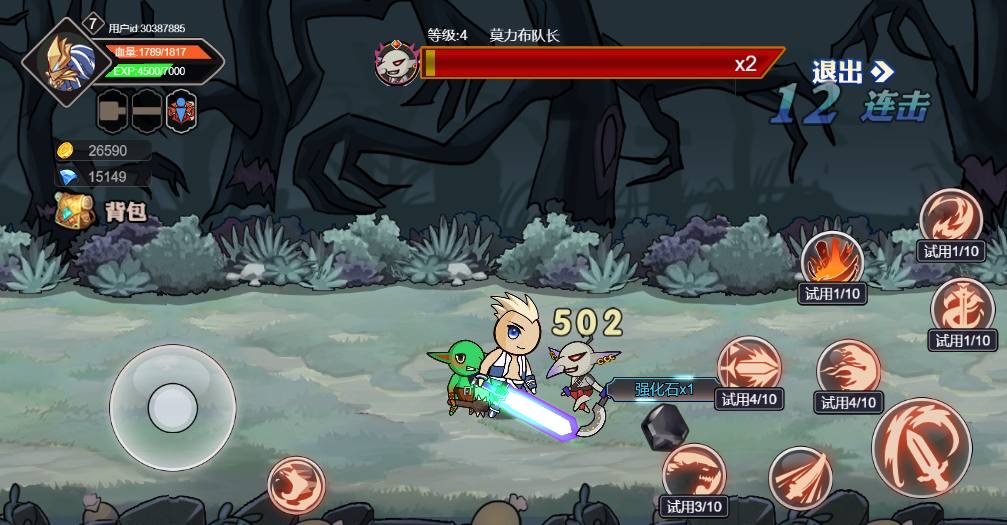Use the flaming eruption skill

coord(831,260)
